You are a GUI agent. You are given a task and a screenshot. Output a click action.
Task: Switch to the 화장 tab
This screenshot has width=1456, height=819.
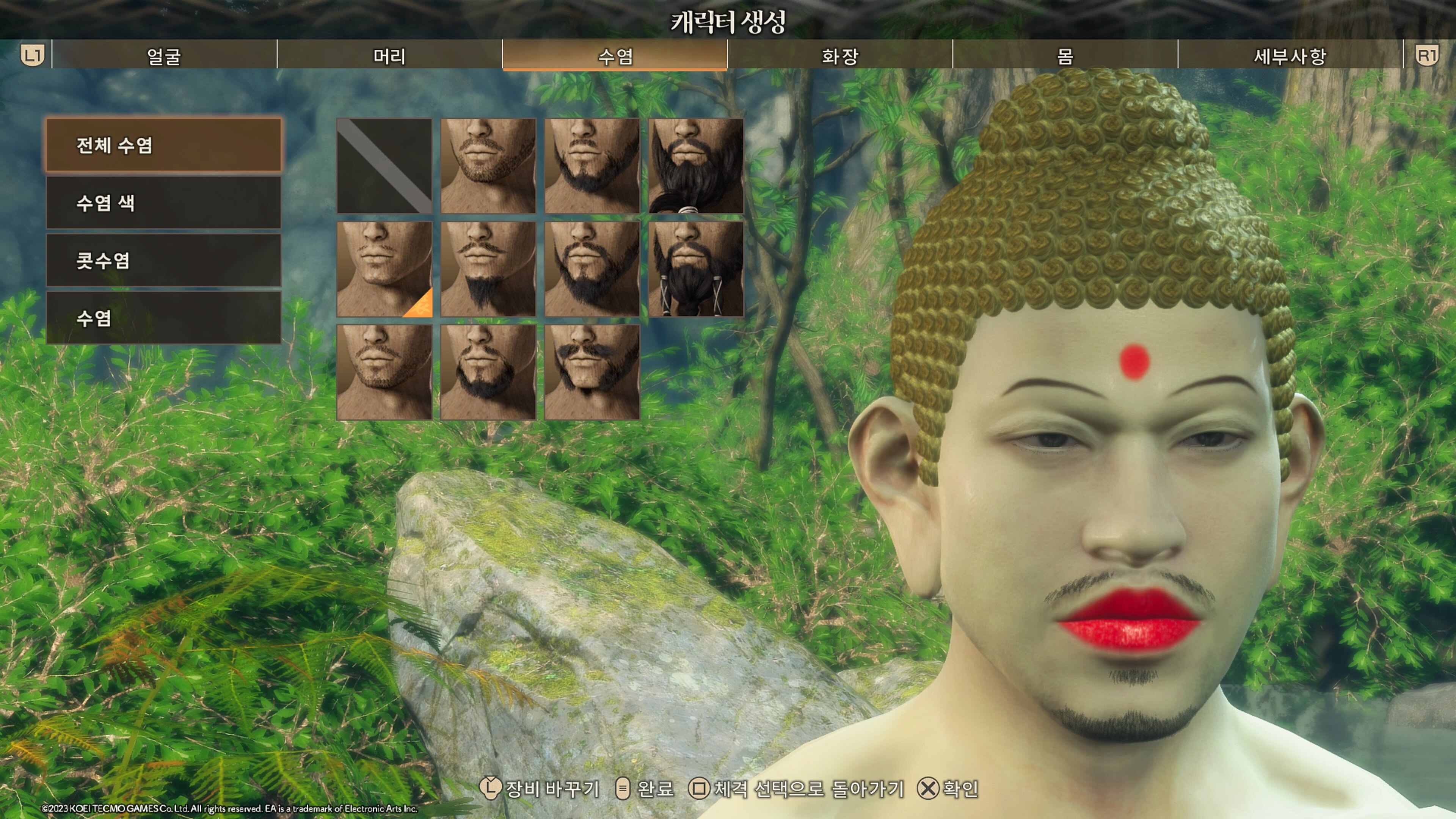tap(840, 55)
